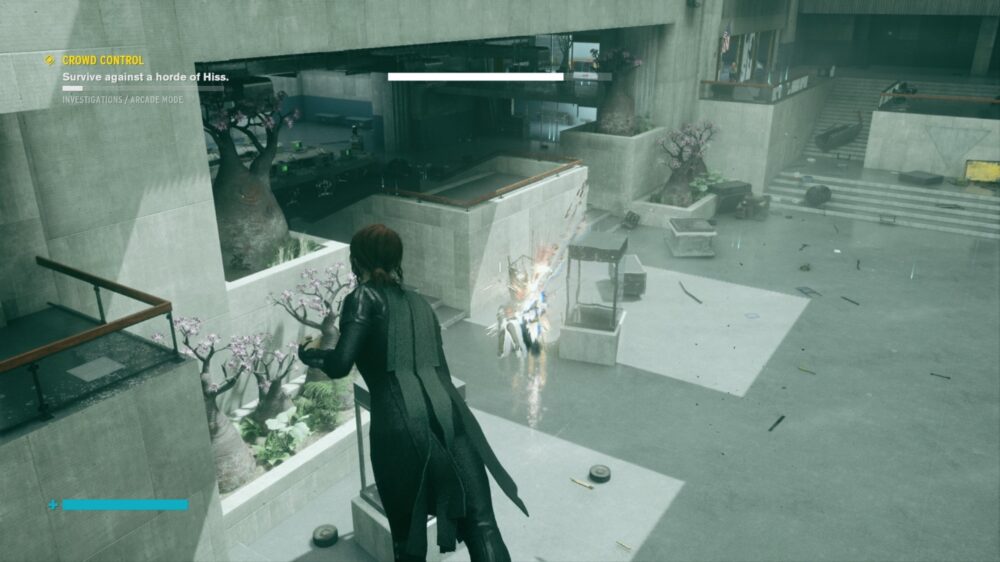The image size is (1000, 562).
Task: Select the Crowd Control objective tracker
Action: [x=103, y=61]
